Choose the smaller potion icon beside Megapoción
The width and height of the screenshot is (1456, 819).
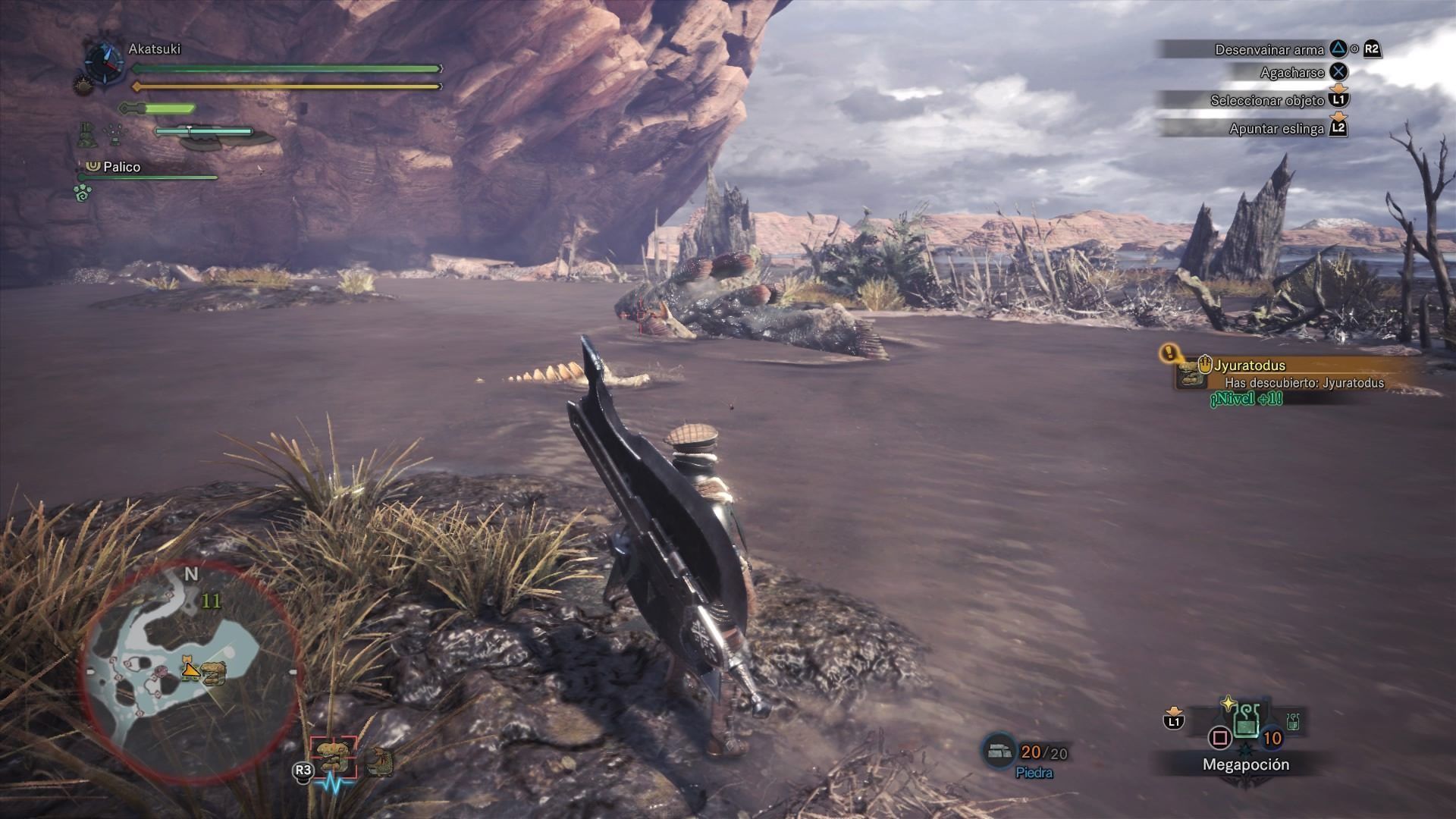click(x=1293, y=722)
